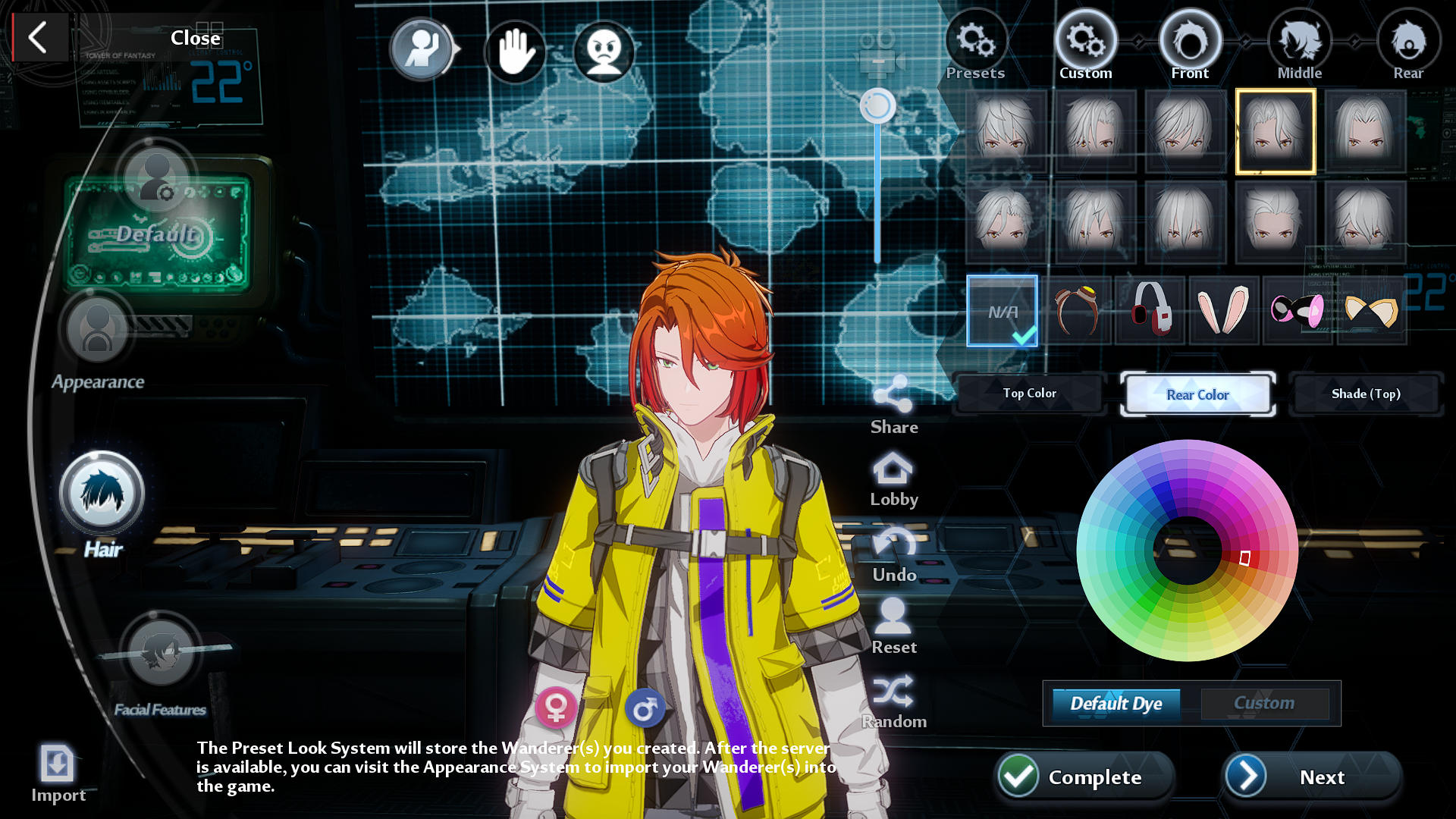Switch to the Custom dye mode
This screenshot has height=819, width=1456.
pos(1264,703)
